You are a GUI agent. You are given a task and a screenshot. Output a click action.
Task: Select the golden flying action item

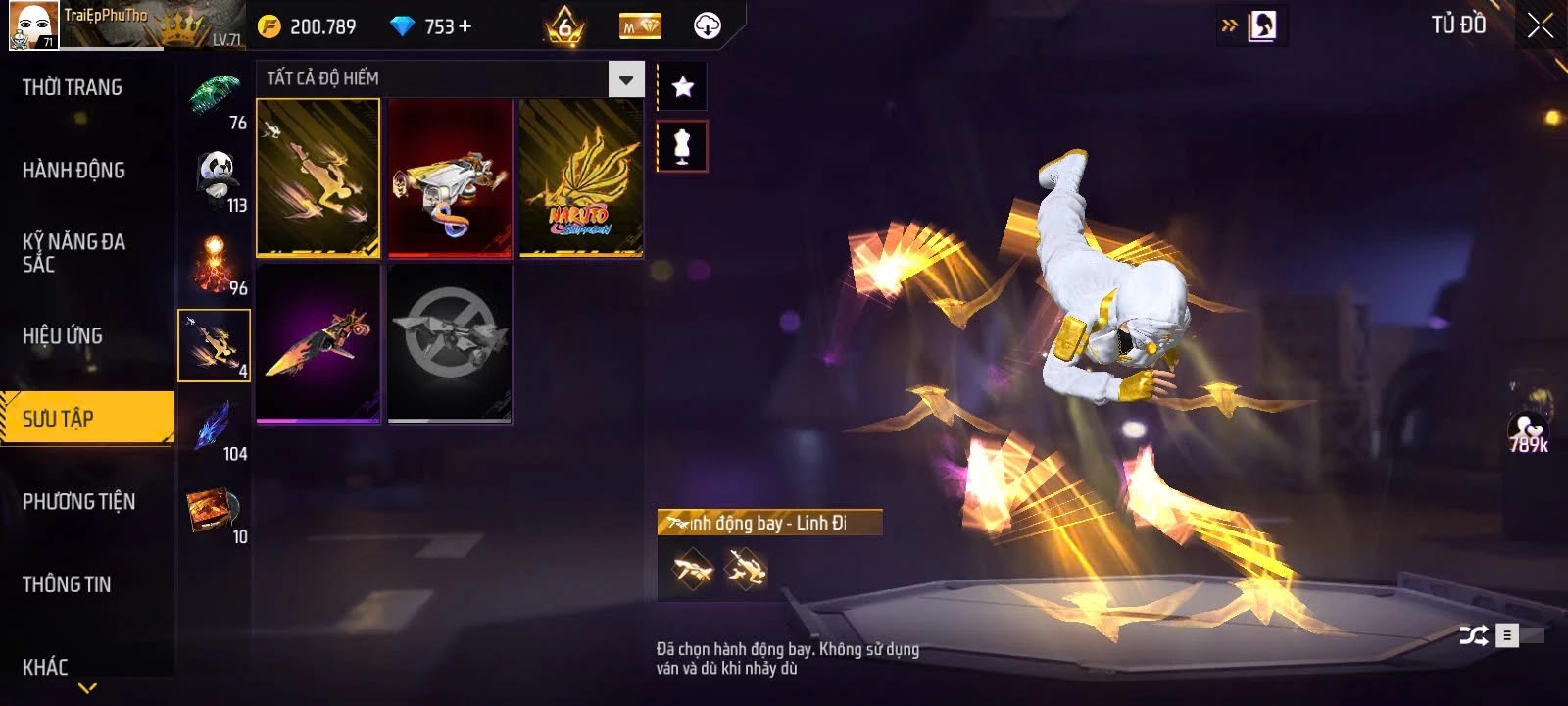(318, 177)
